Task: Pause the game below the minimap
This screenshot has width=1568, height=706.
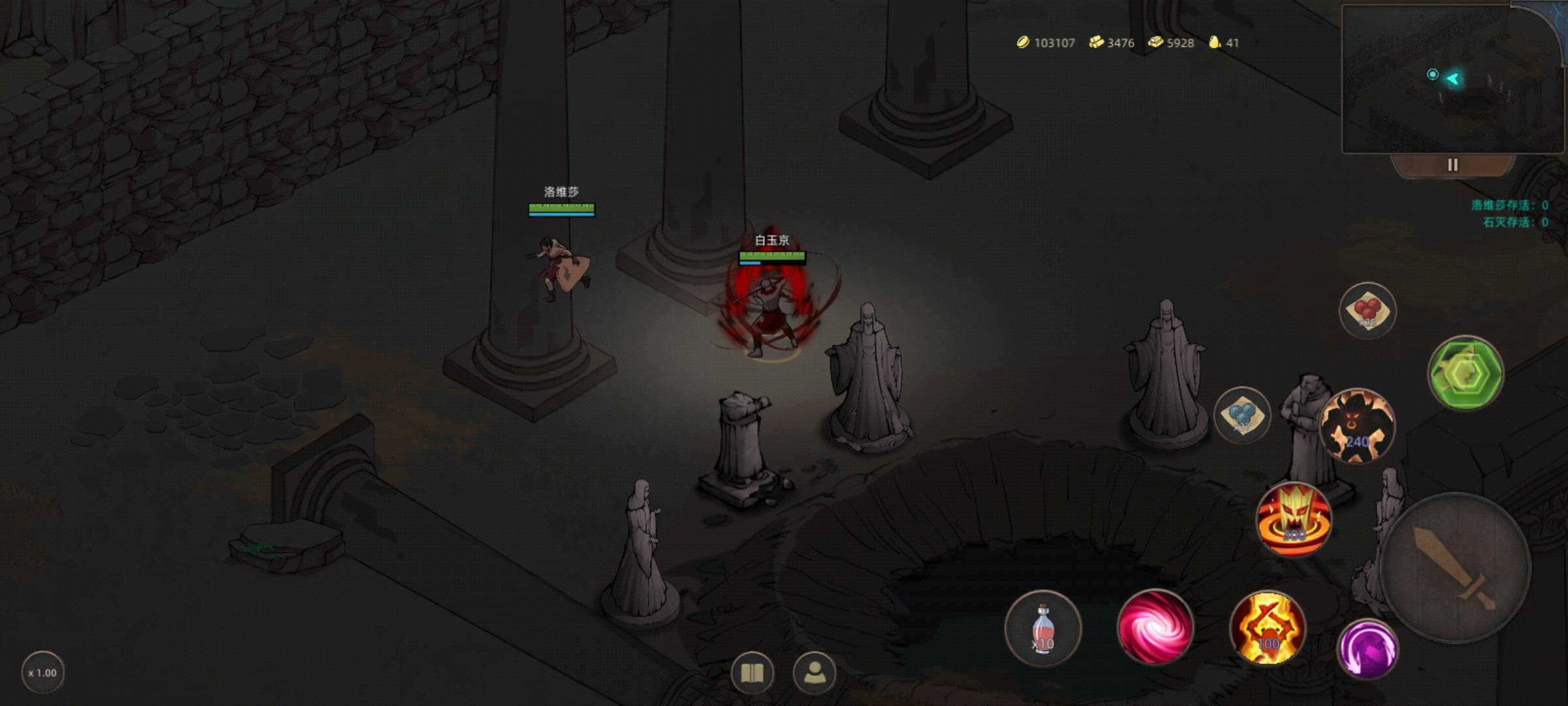Action: [x=1453, y=165]
